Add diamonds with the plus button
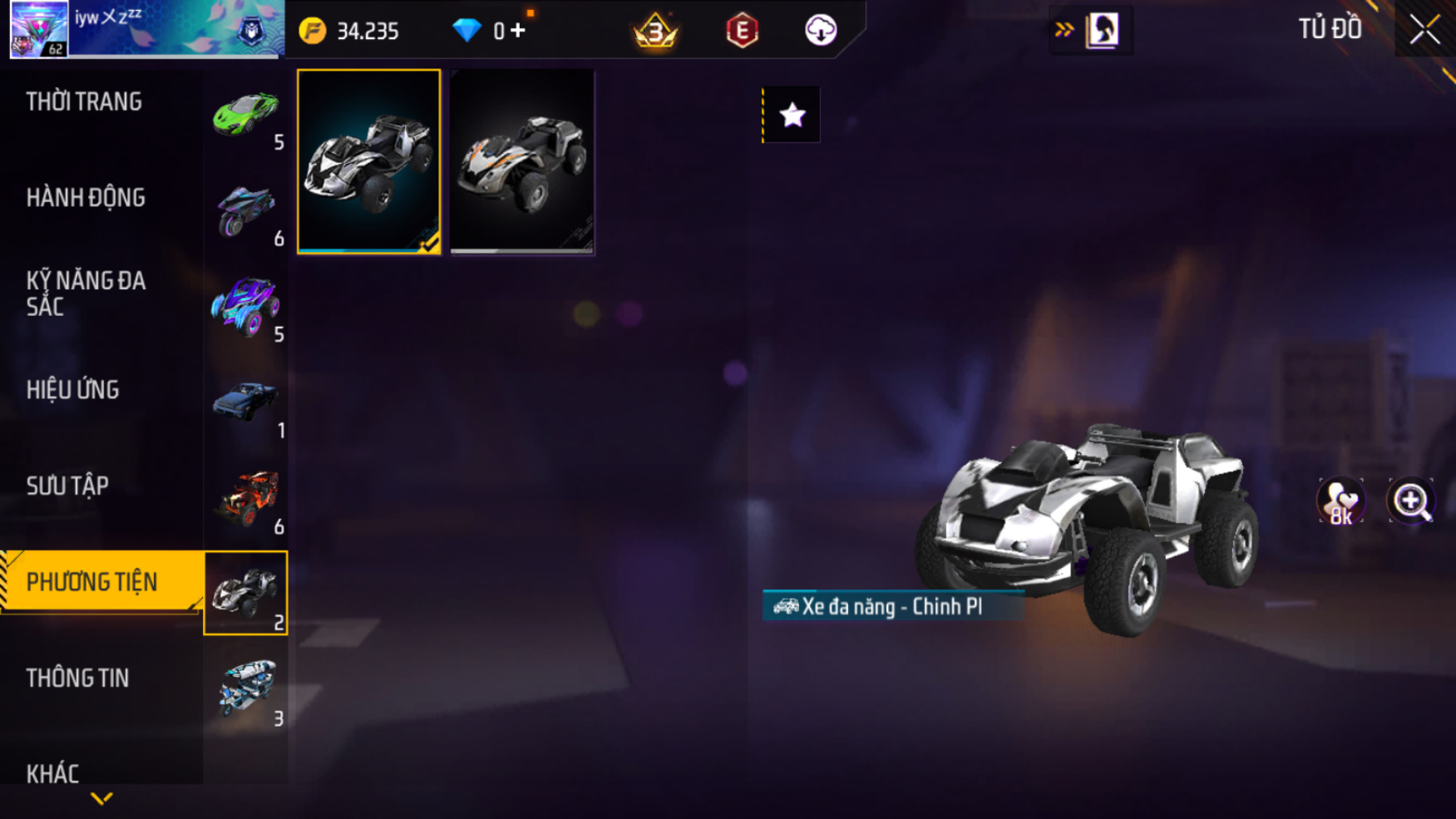This screenshot has height=819, width=1456. pyautogui.click(x=518, y=31)
